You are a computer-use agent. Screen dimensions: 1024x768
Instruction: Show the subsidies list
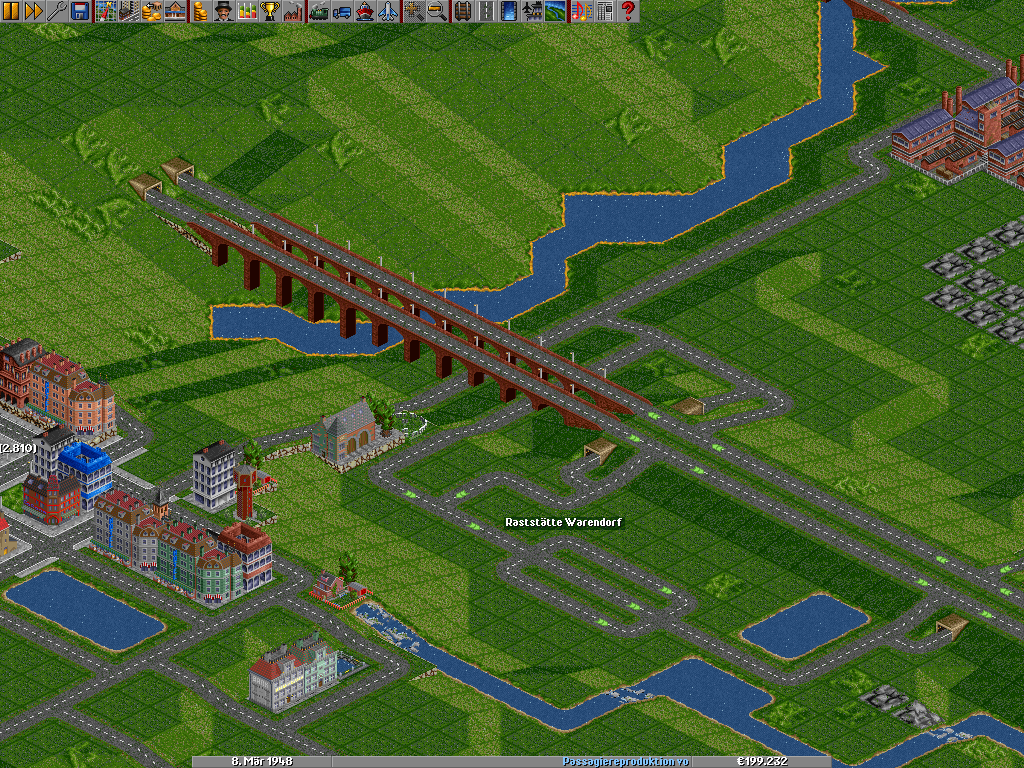click(x=152, y=11)
